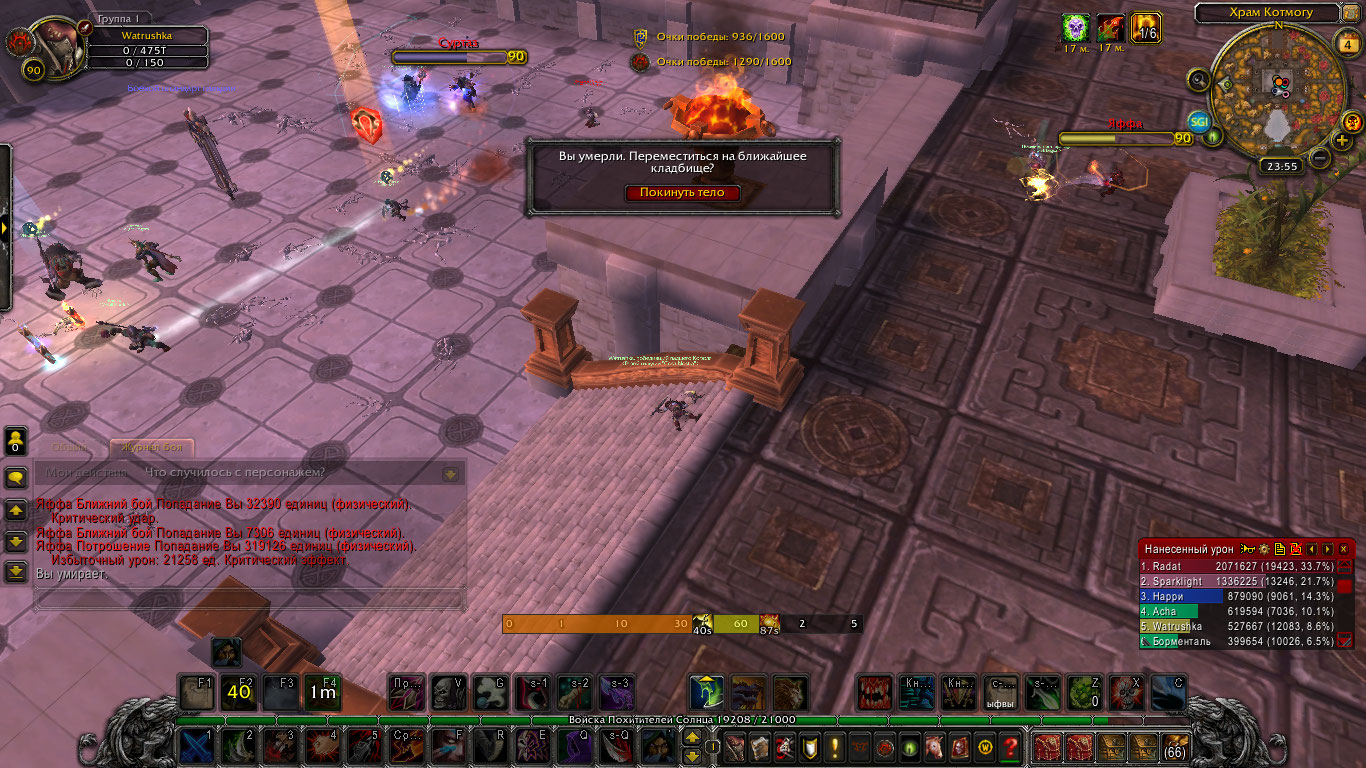Click the blue SGI minimap addon button
Screen dimensions: 1366x768
pyautogui.click(x=1199, y=122)
